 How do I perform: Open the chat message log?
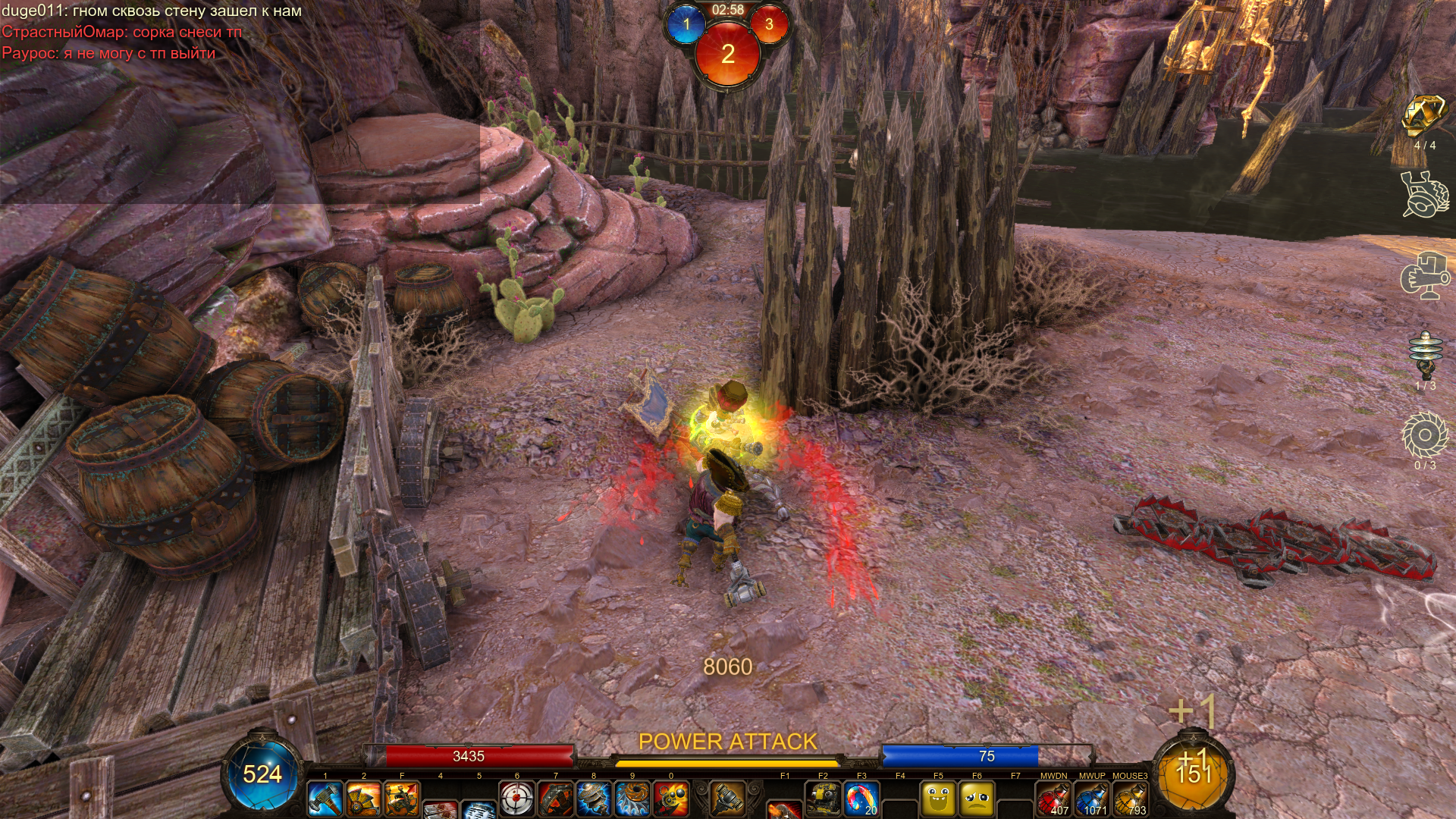tap(152, 32)
